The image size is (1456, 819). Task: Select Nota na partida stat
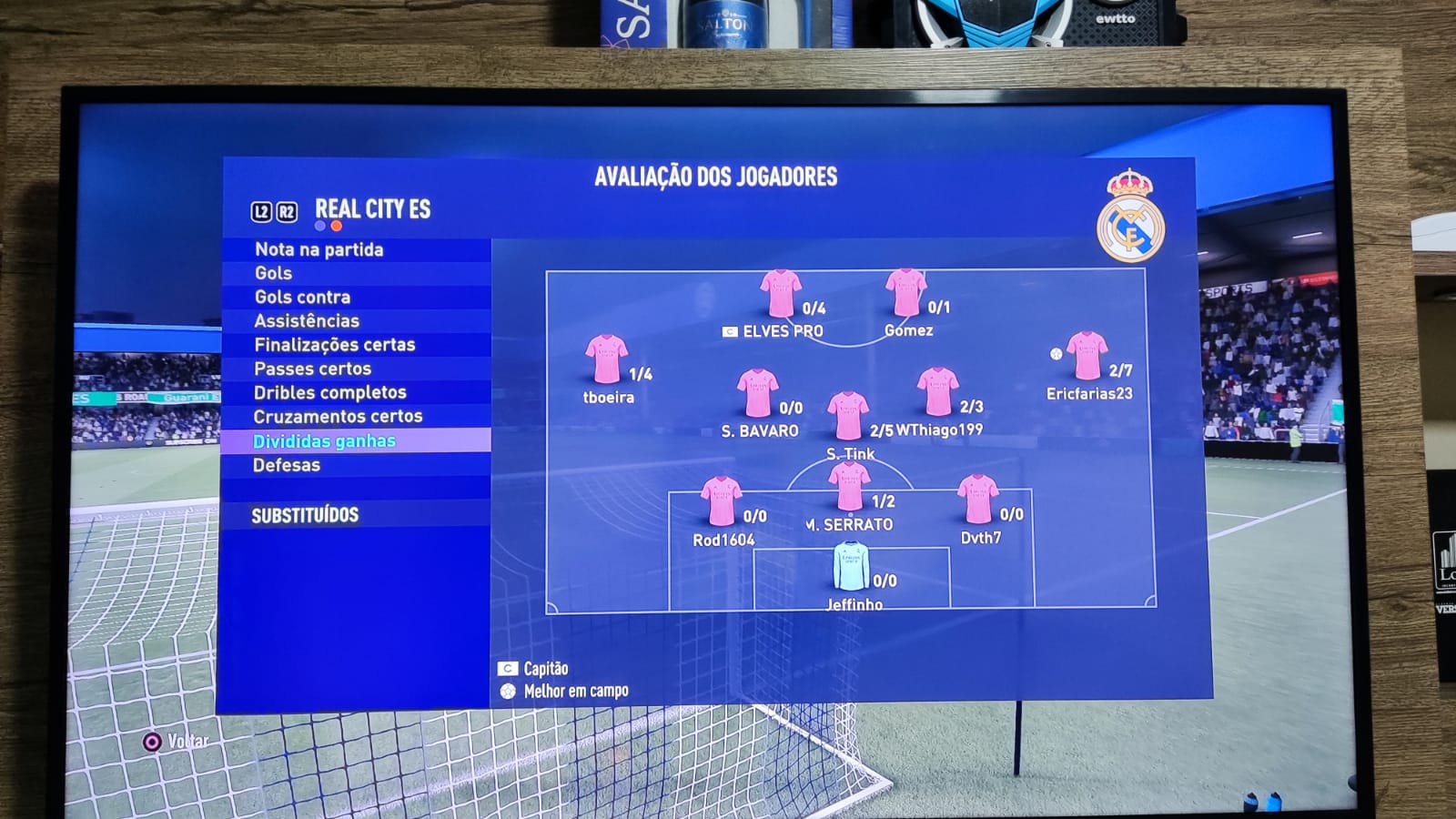[318, 249]
